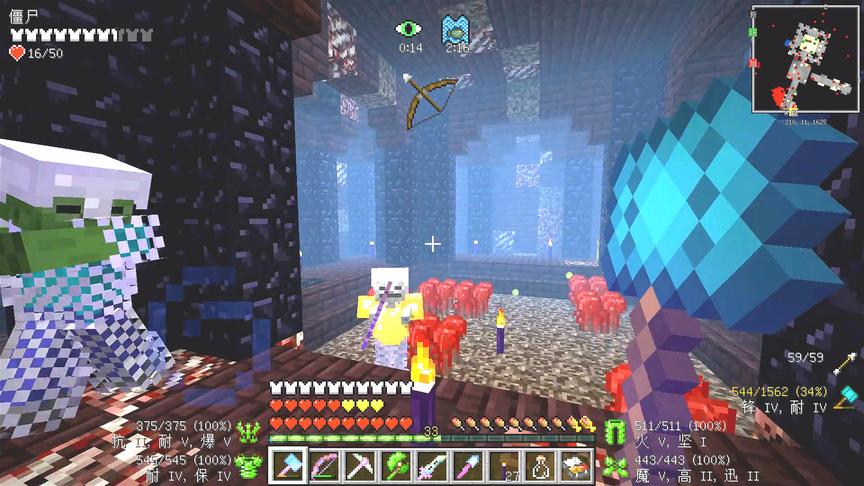Select the pickaxe hotbar slot

(x=360, y=465)
